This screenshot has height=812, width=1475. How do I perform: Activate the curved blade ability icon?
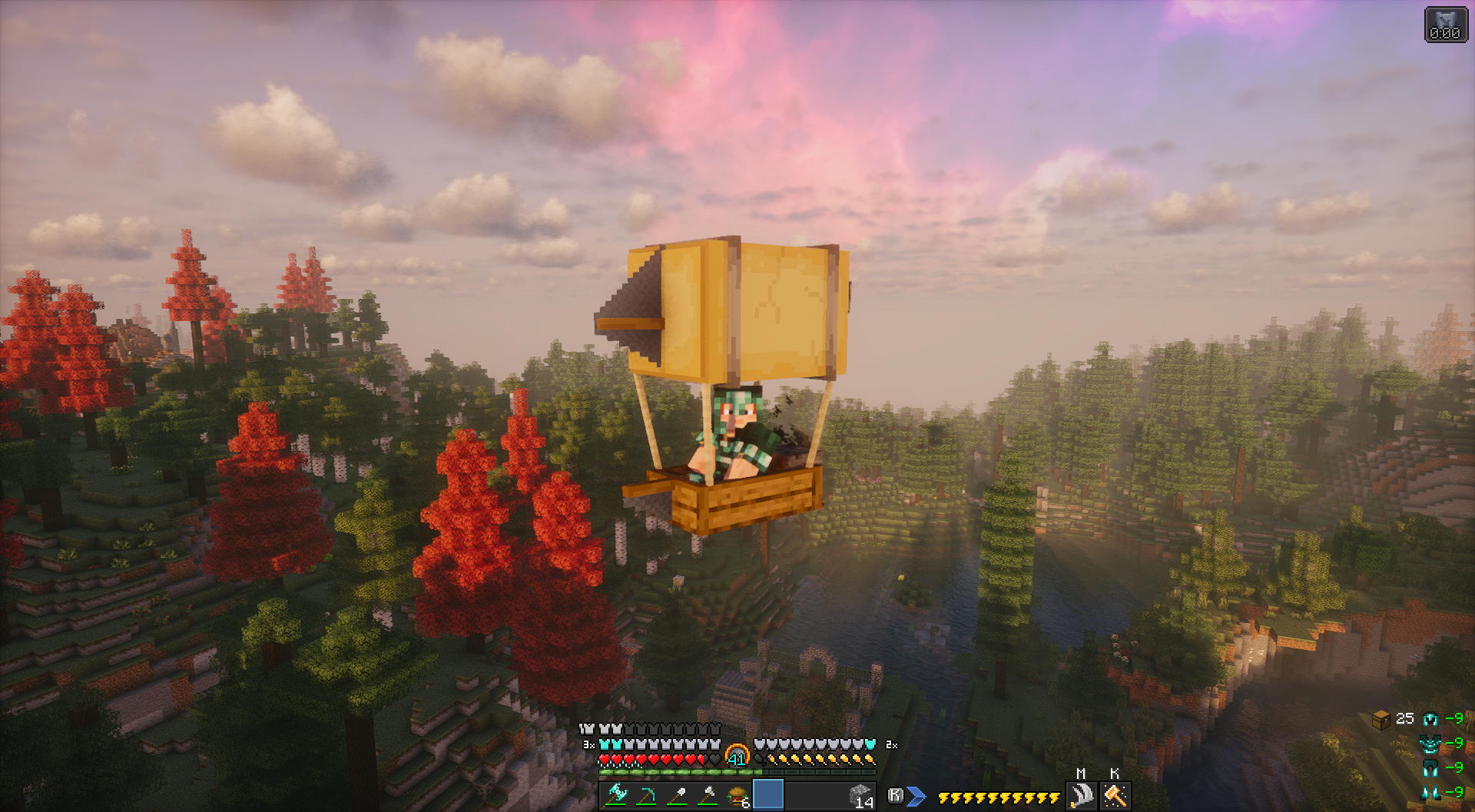pyautogui.click(x=1081, y=795)
